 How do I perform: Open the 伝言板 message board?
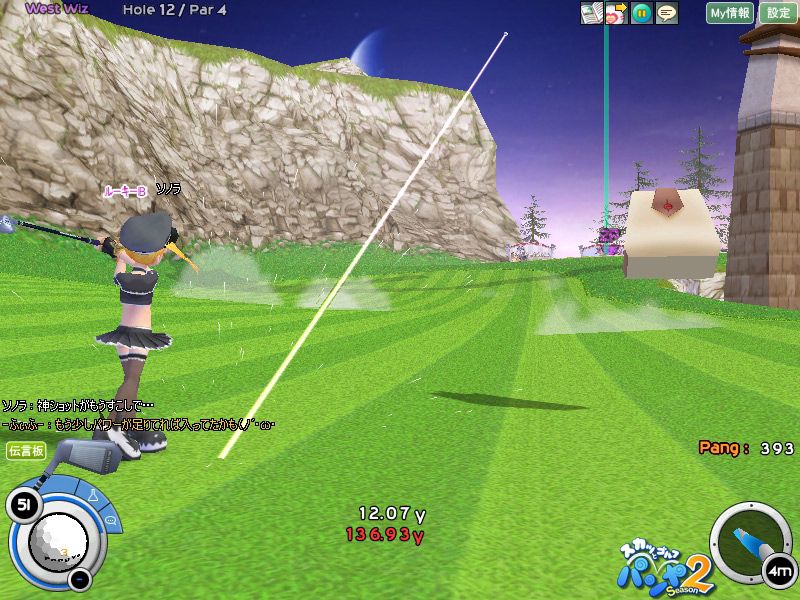click(x=26, y=451)
